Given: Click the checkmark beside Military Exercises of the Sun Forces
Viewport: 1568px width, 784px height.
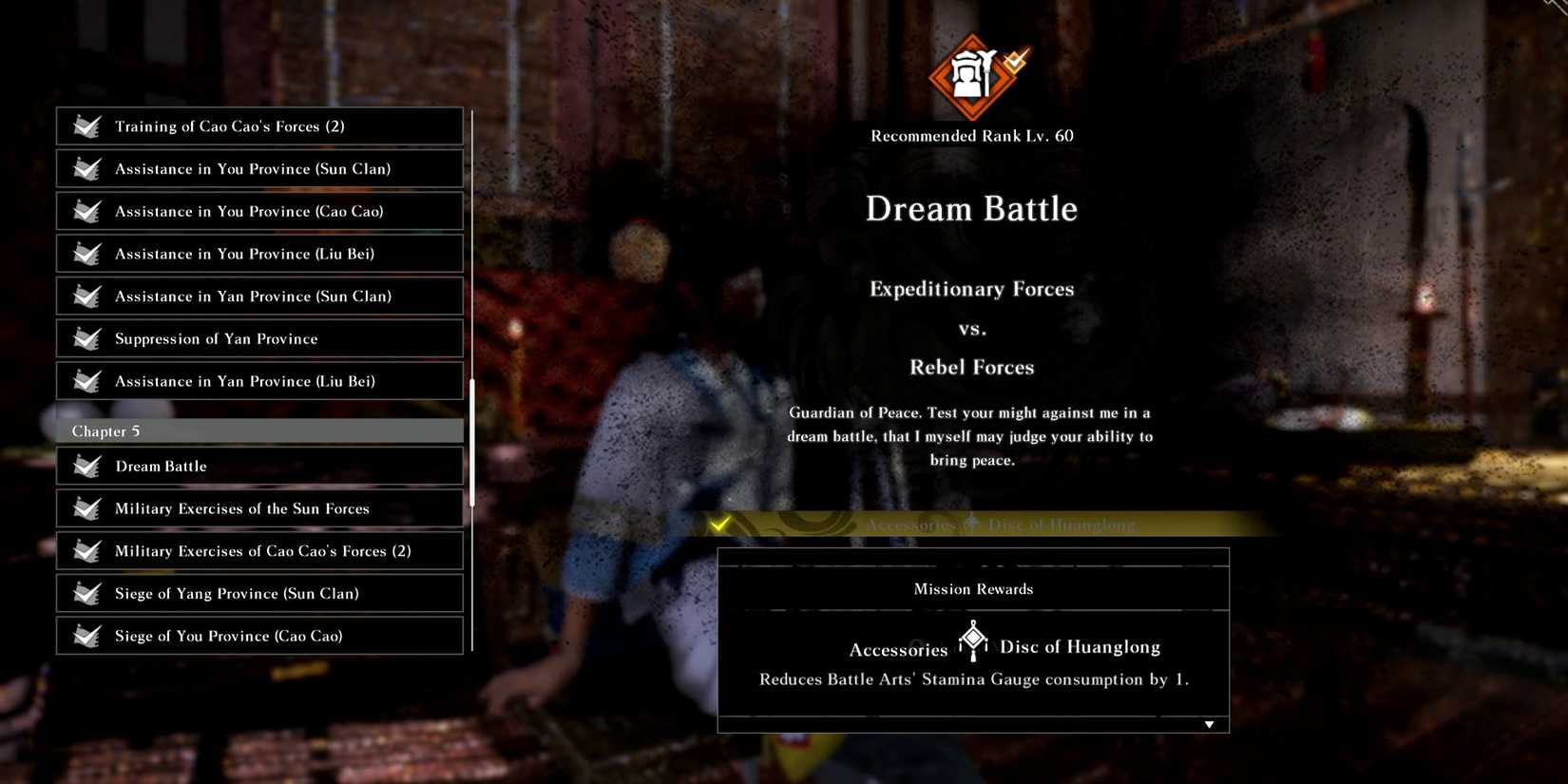Looking at the screenshot, I should [86, 508].
